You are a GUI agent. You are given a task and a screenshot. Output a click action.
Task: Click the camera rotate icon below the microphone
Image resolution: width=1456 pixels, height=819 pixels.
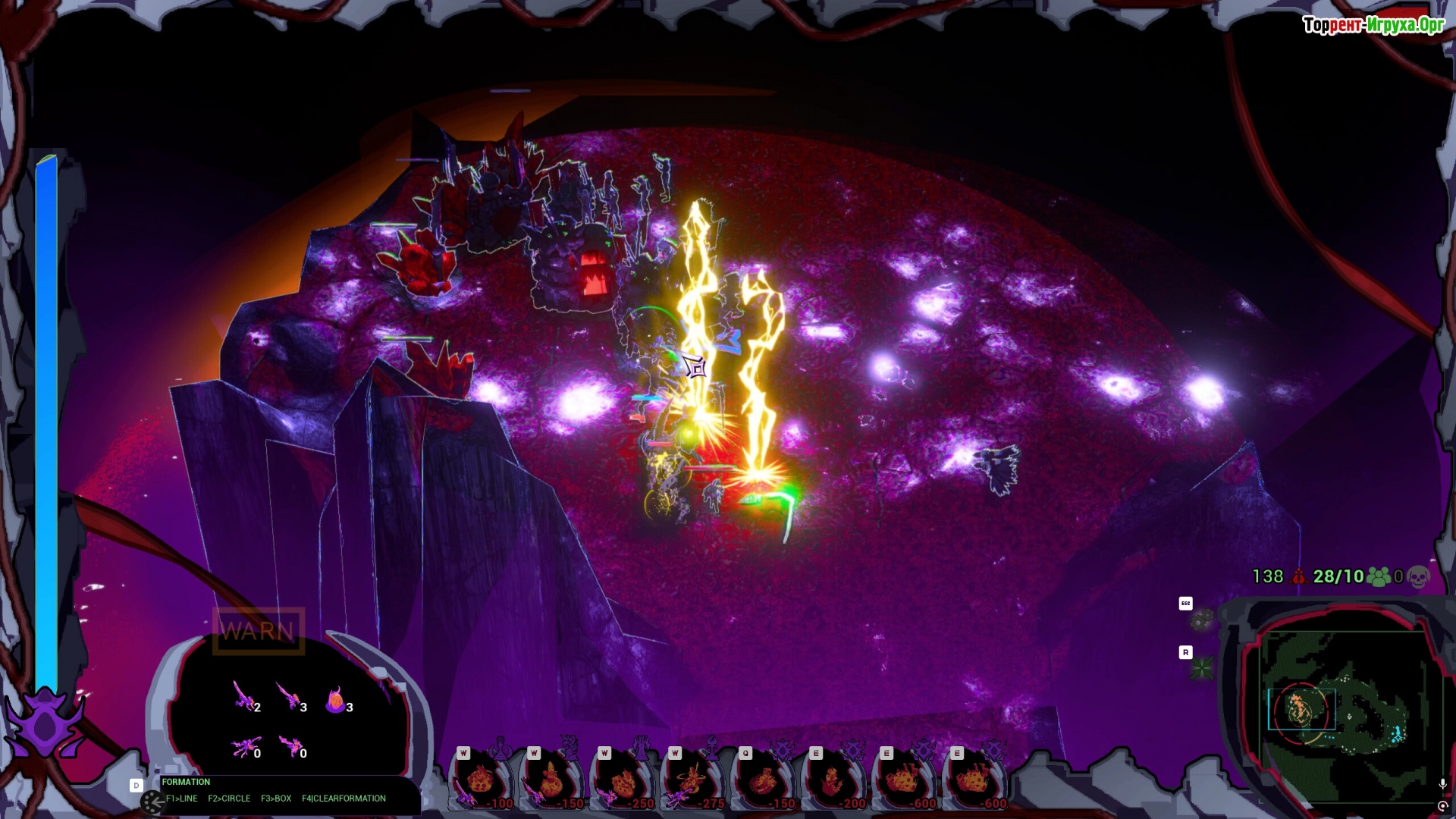tap(1442, 806)
